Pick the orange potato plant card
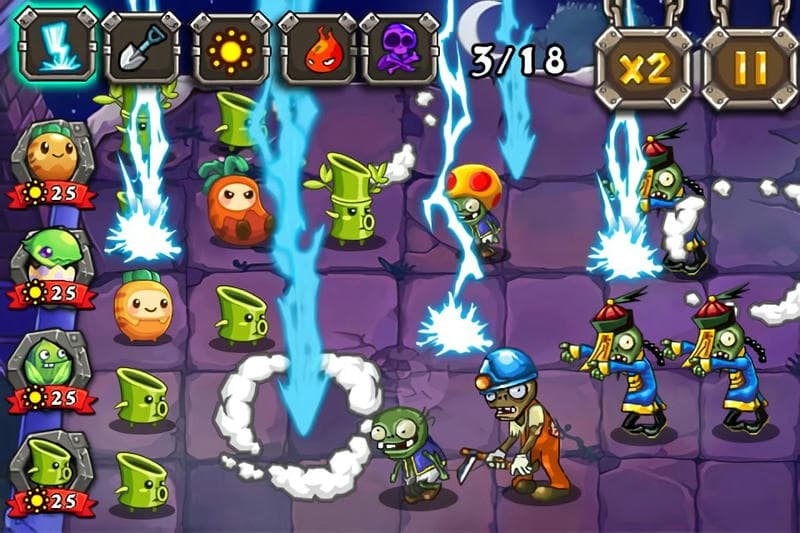The image size is (800, 533). click(x=52, y=158)
